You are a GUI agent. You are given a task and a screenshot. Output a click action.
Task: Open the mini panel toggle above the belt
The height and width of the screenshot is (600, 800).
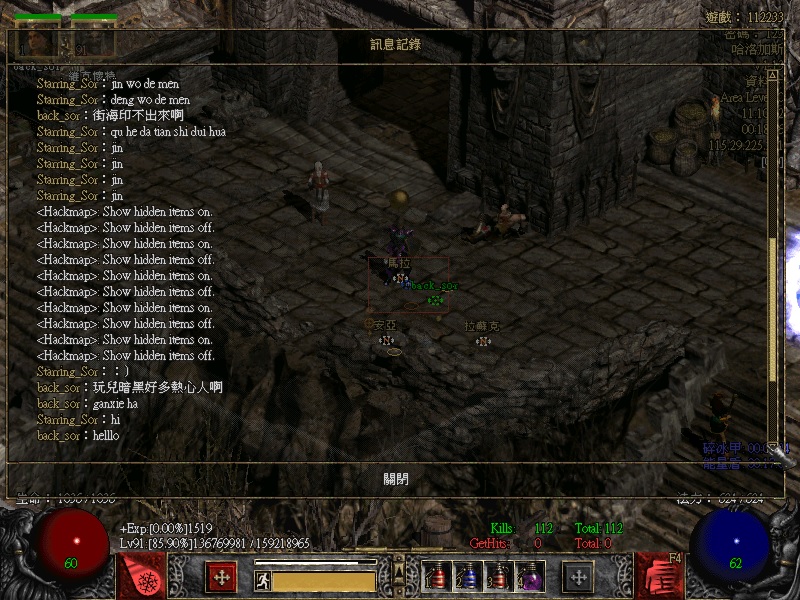click(x=399, y=570)
